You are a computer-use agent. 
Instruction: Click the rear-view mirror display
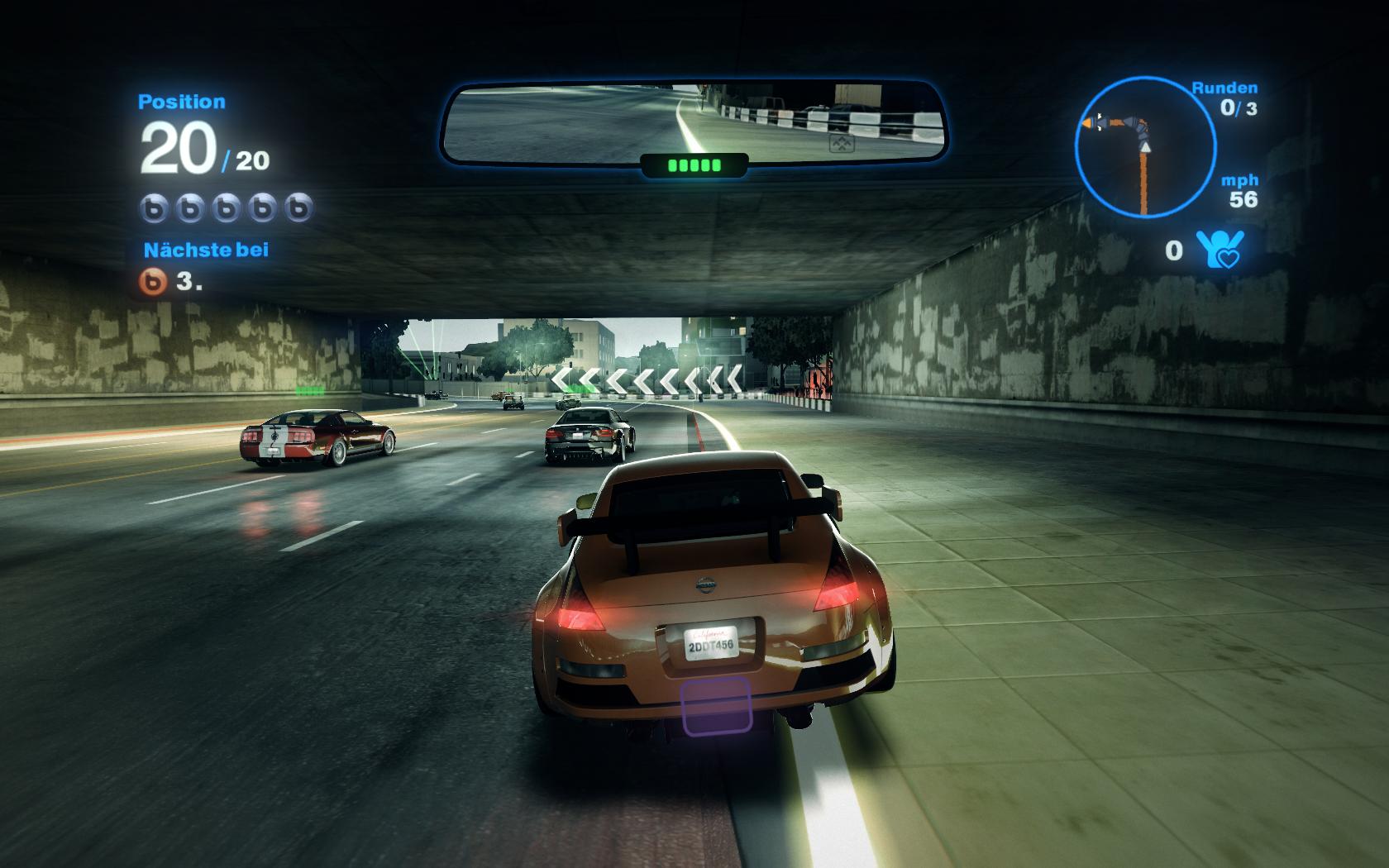pos(694,122)
